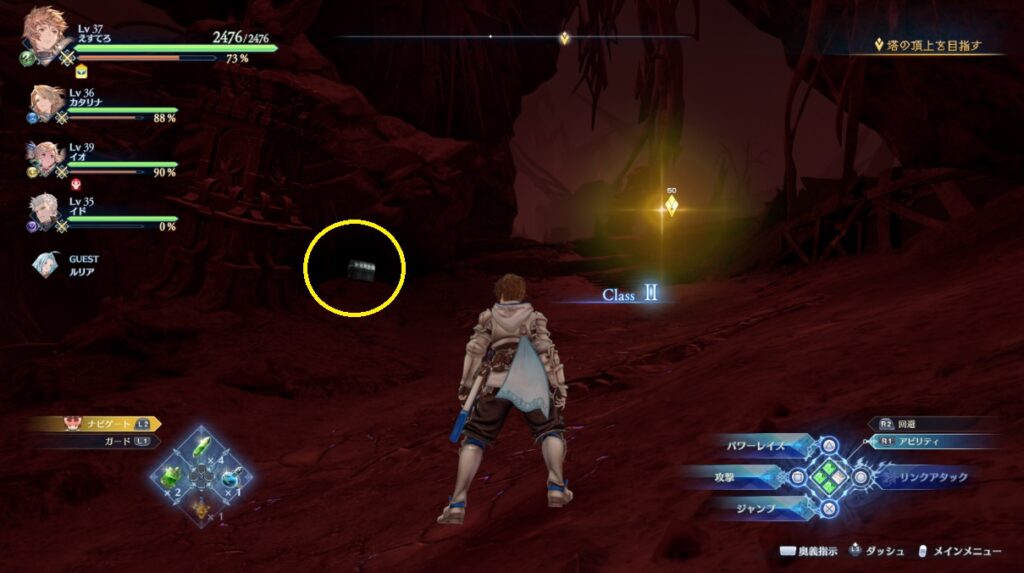Select Katalina's Lv 36 party portrait
This screenshot has height=573, width=1024.
47,101
